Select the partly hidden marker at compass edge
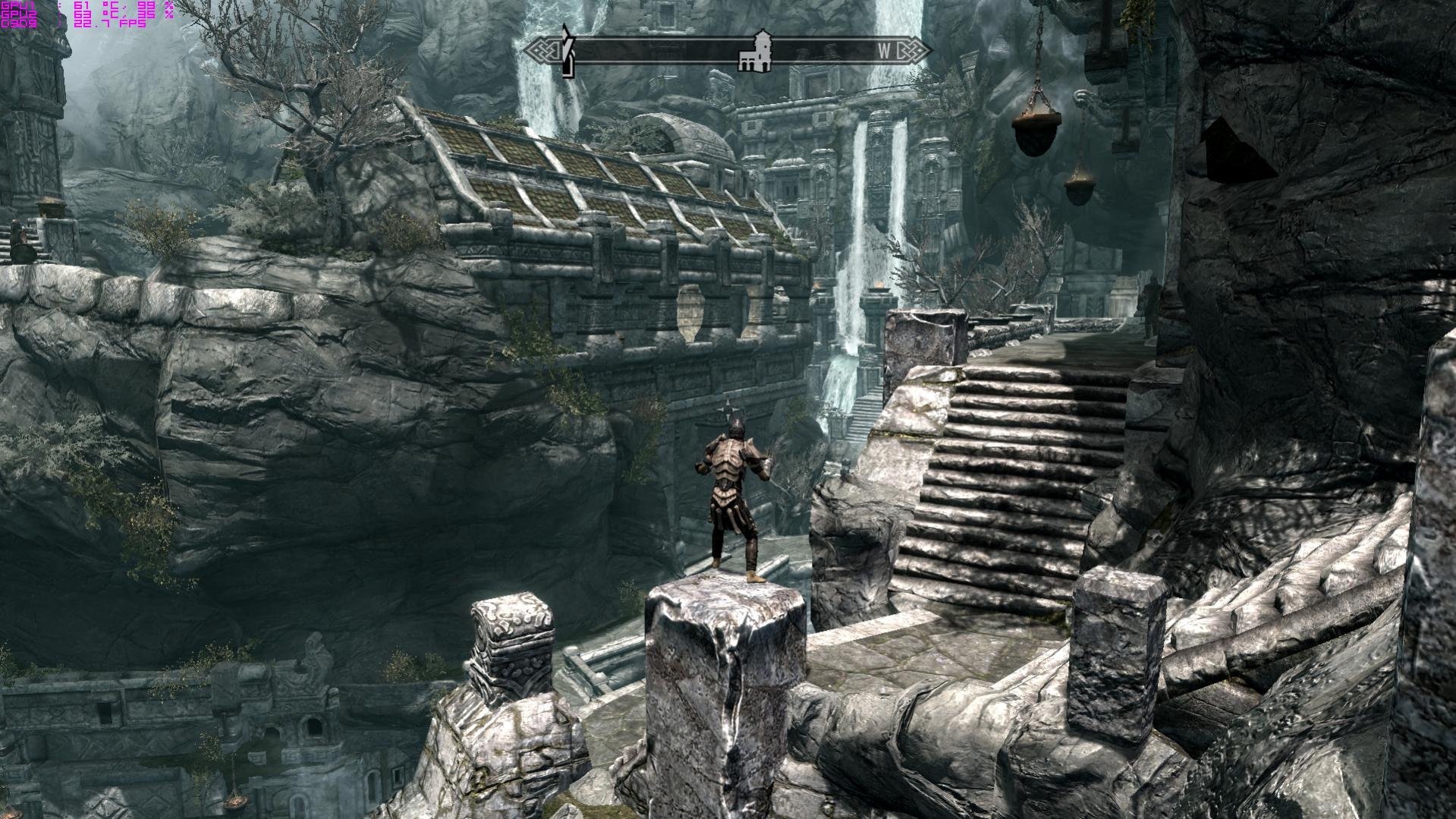Viewport: 1456px width, 819px height. [x=567, y=52]
